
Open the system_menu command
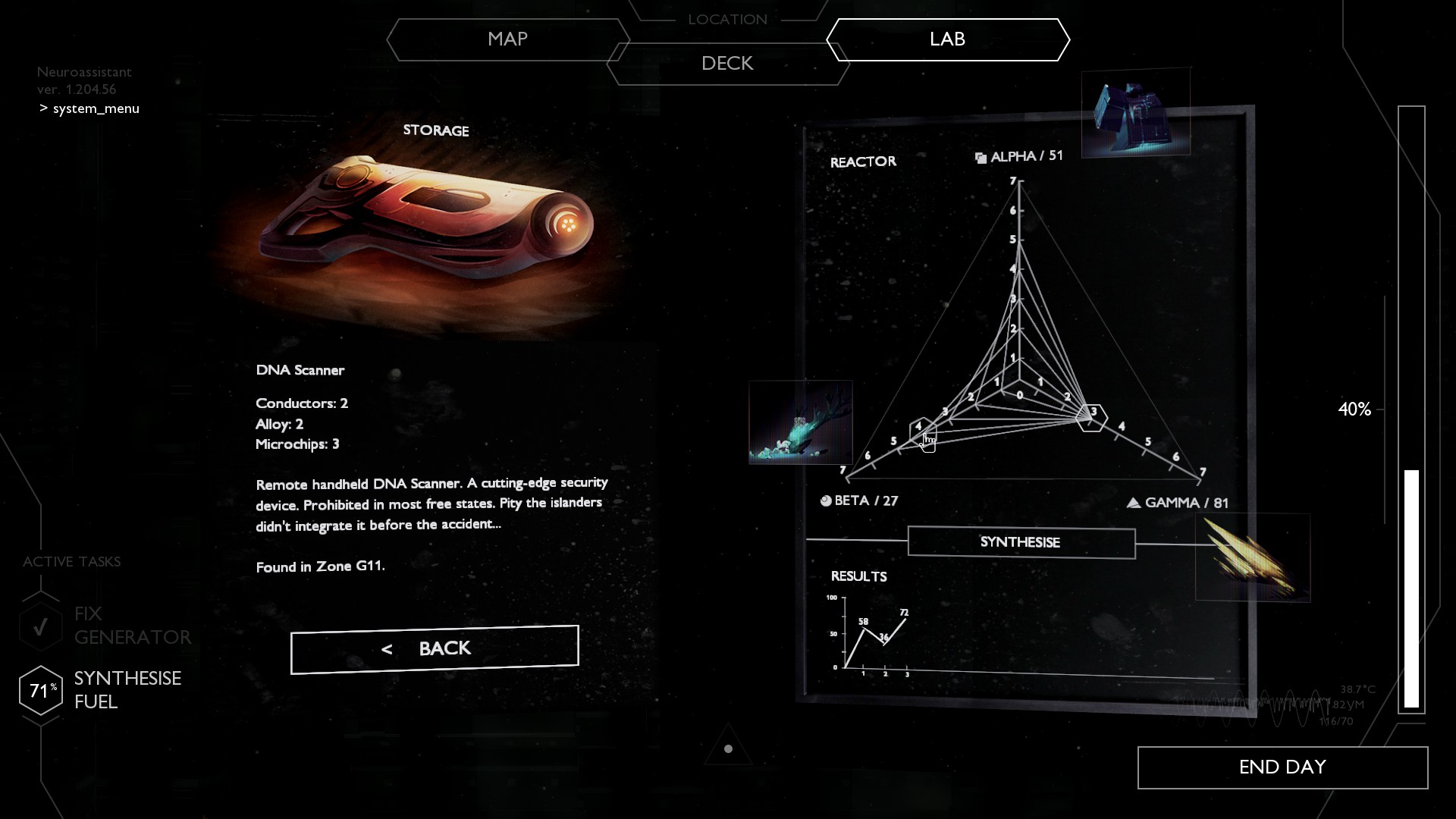tap(96, 108)
